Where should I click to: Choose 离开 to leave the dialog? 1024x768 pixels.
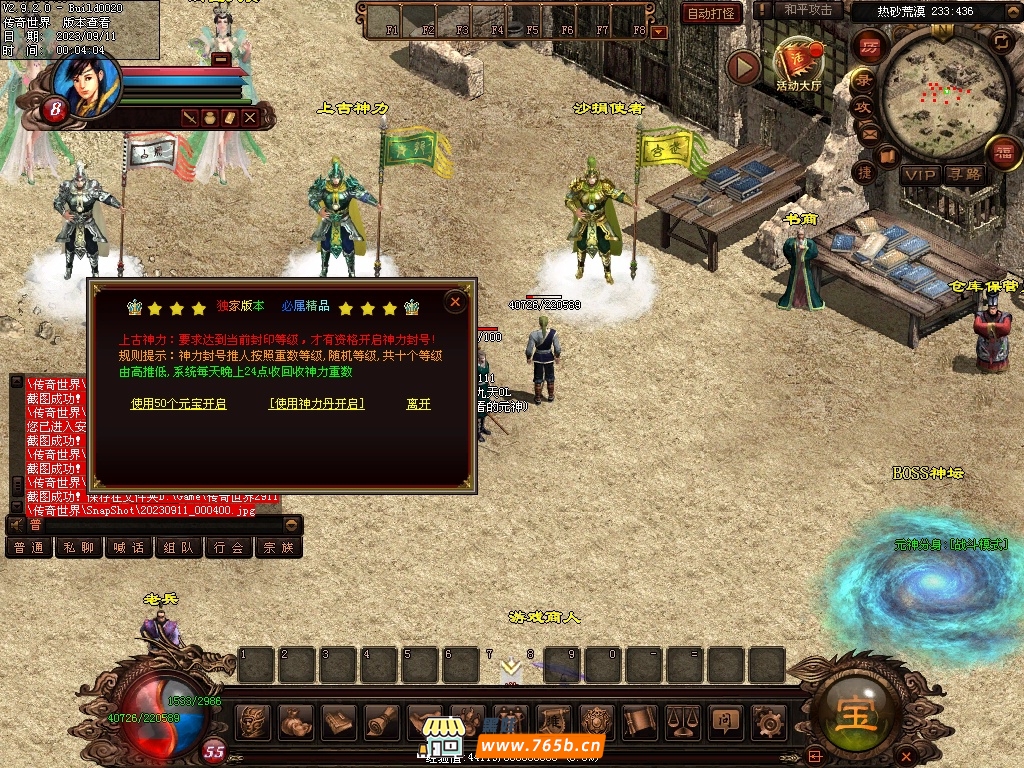(418, 404)
